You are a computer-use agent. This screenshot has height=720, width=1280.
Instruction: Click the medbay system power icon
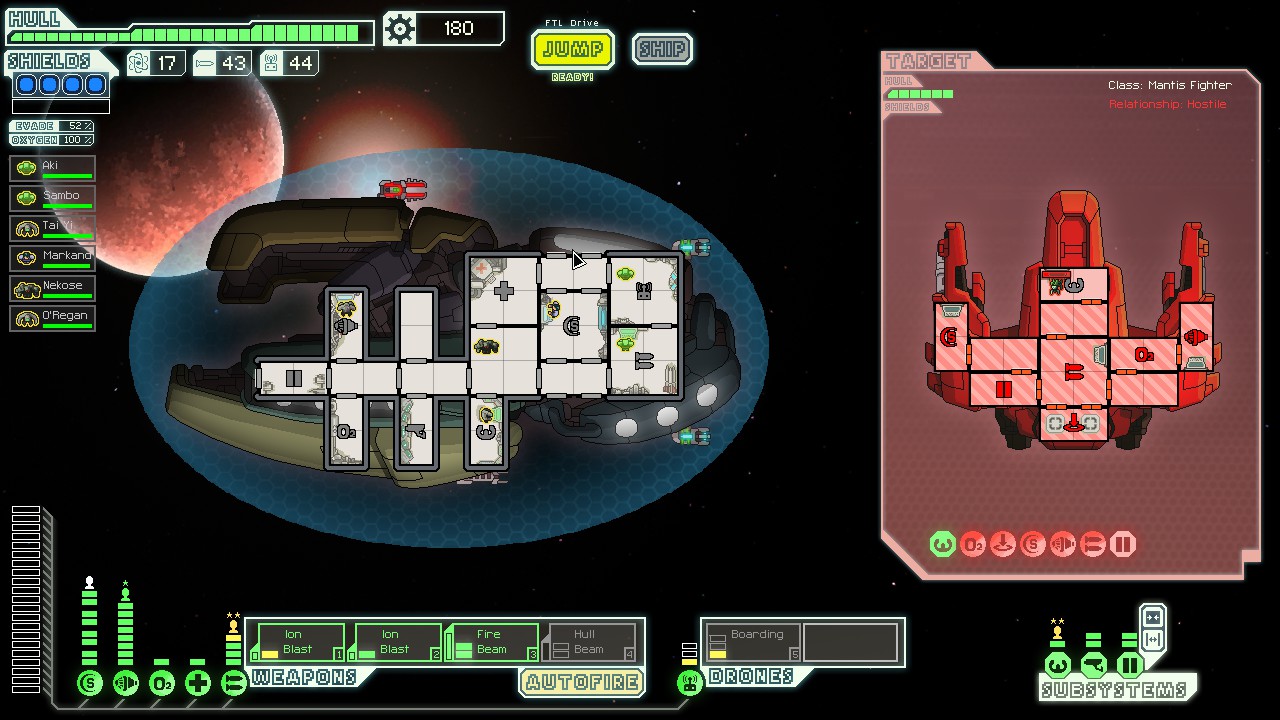click(198, 684)
